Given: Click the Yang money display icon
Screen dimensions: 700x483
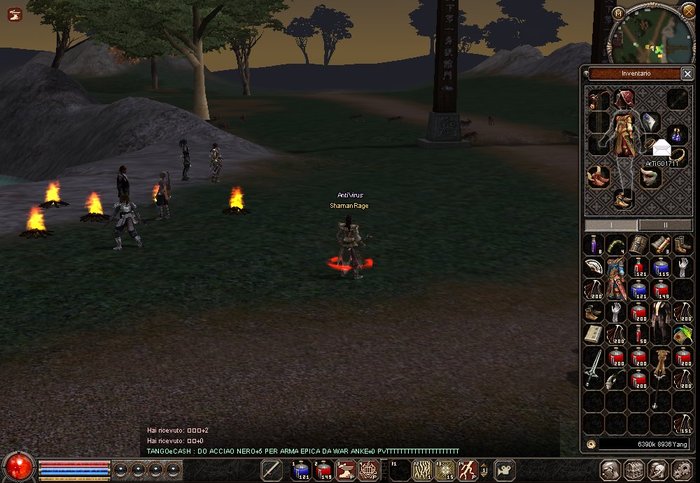Looking at the screenshot, I should click(591, 442).
